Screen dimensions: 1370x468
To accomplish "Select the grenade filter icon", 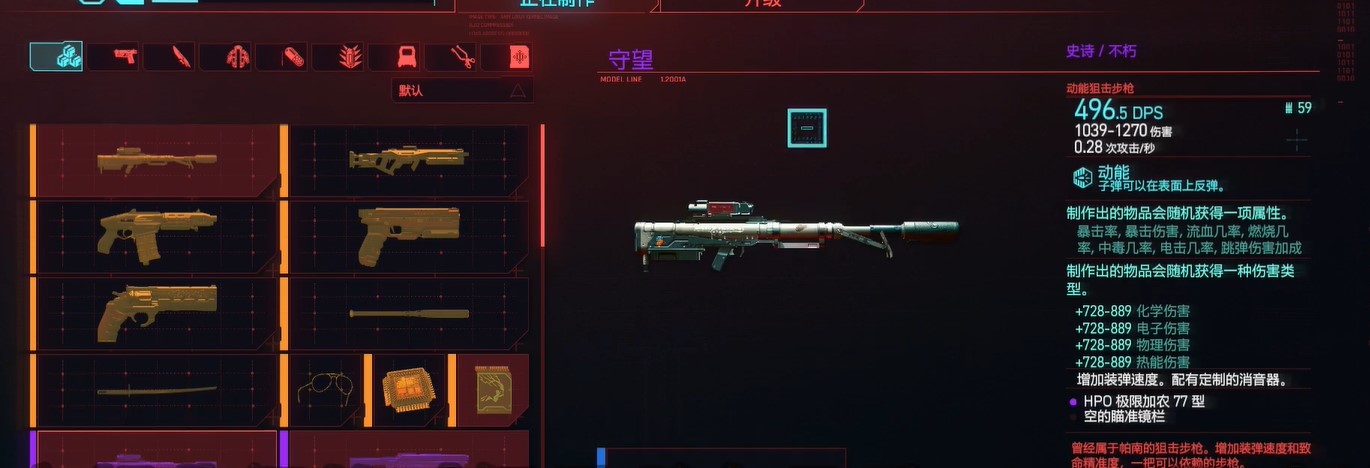I will pos(350,57).
